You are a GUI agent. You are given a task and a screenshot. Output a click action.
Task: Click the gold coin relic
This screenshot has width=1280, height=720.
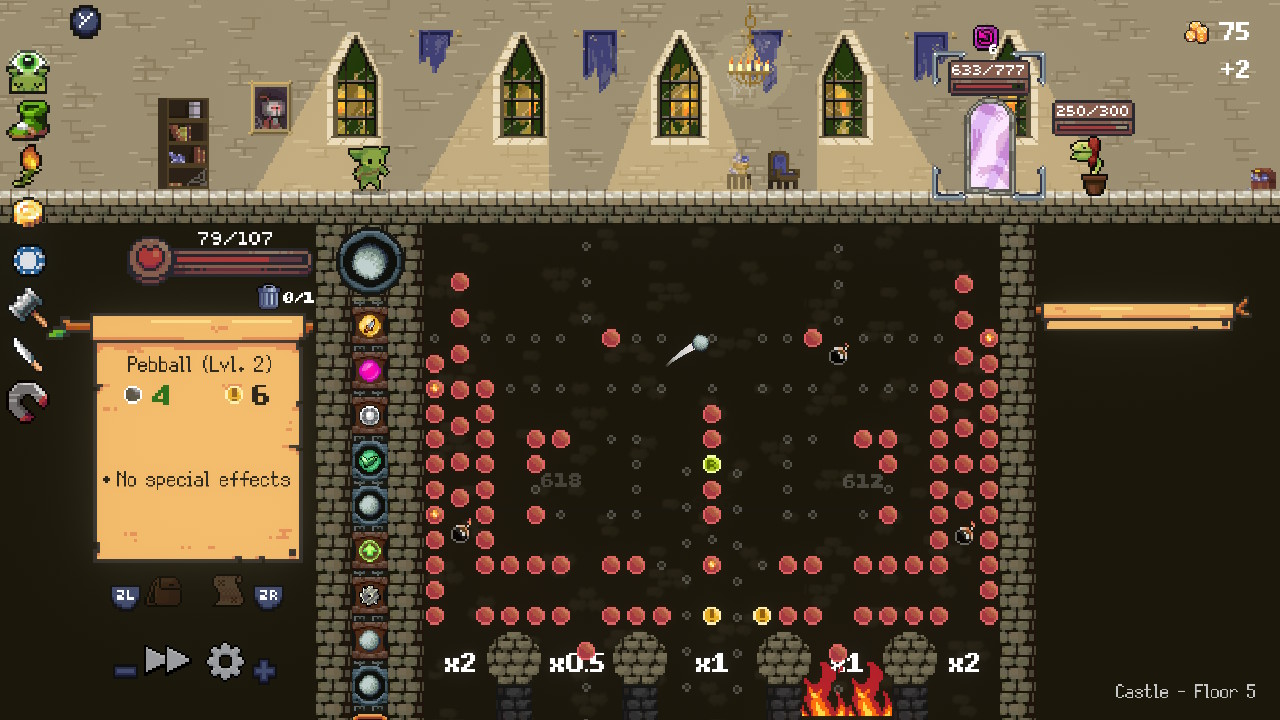28,212
